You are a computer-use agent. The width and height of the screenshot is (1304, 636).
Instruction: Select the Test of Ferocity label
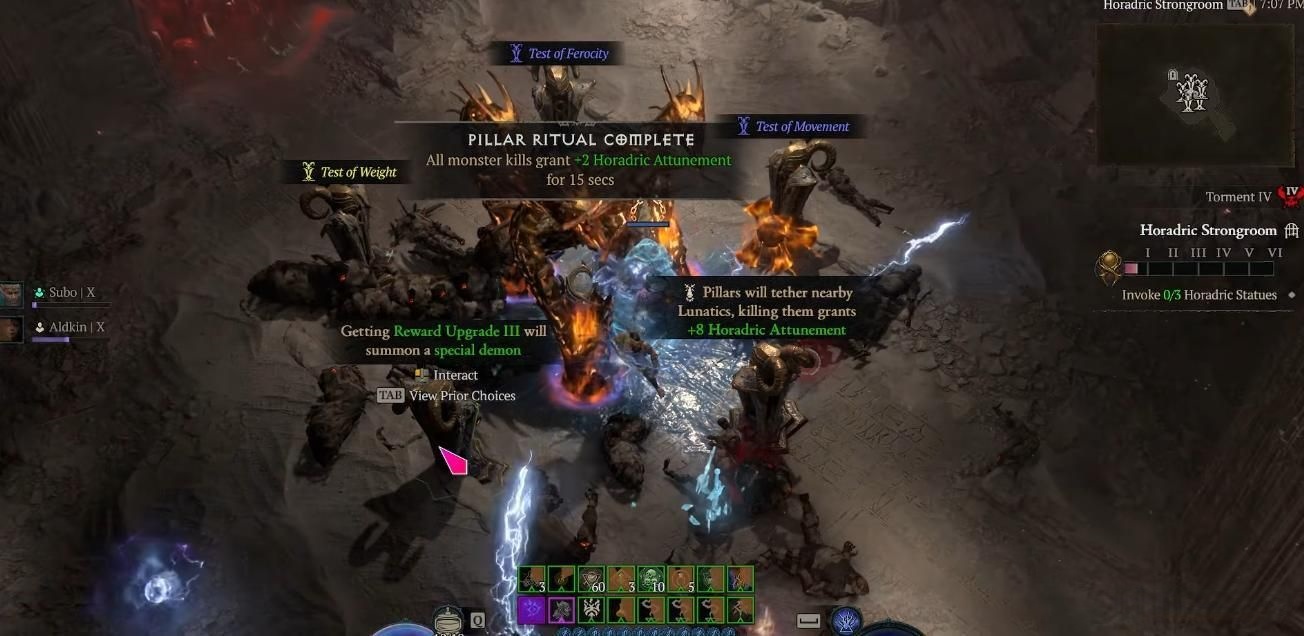click(559, 54)
